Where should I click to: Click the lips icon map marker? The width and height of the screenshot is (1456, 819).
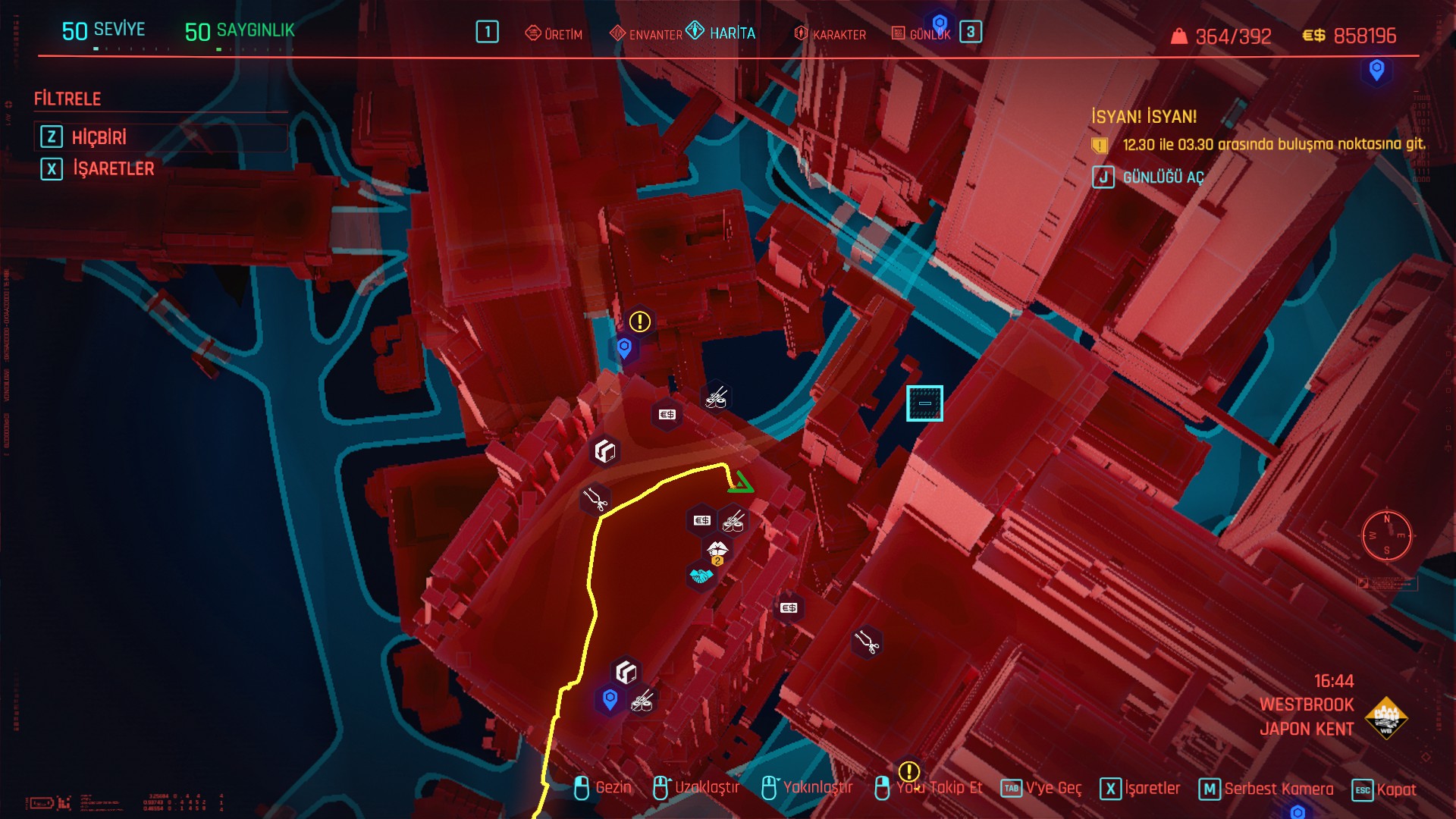717,548
